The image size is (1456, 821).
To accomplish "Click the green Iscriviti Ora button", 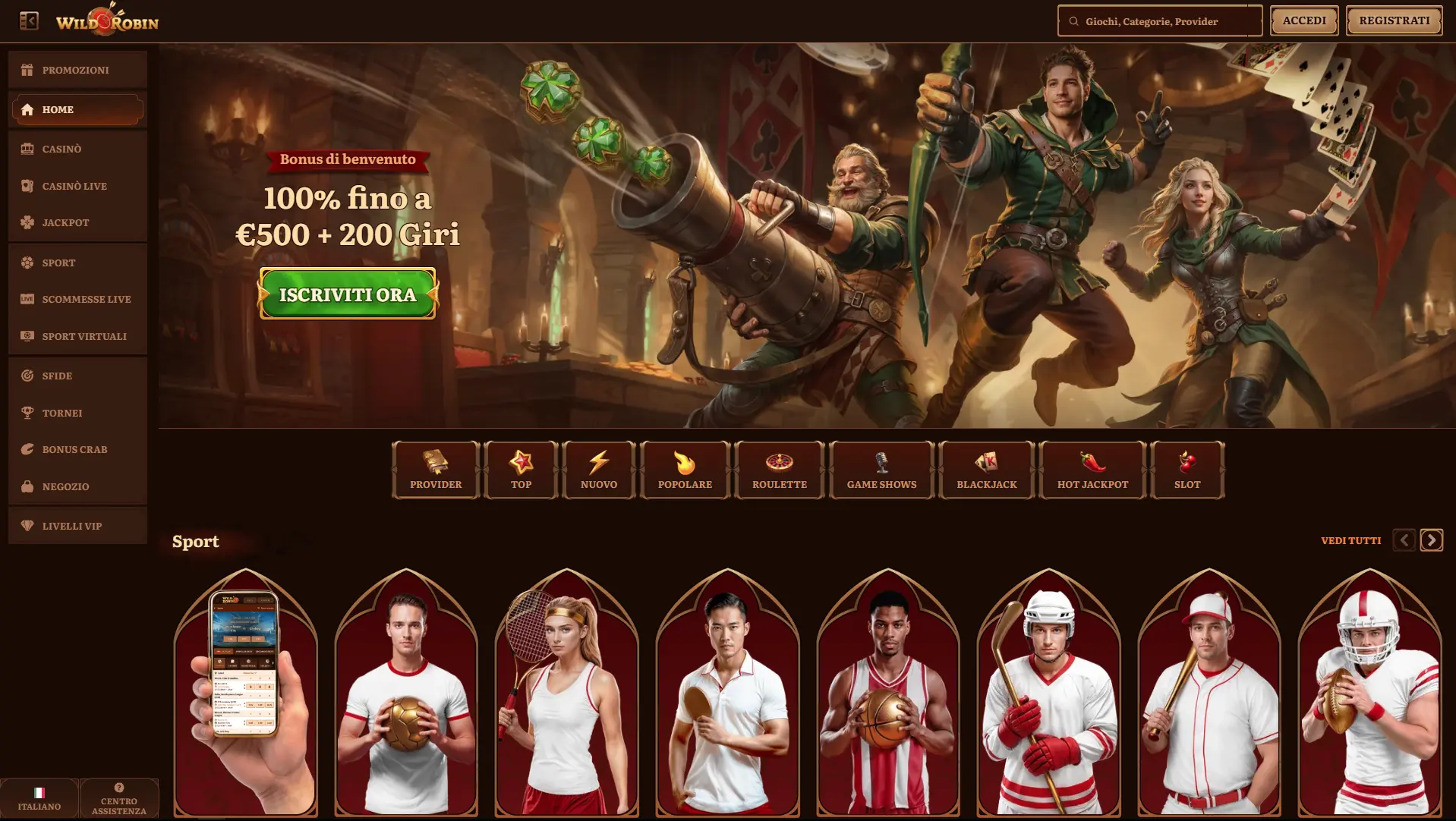I will 348,294.
